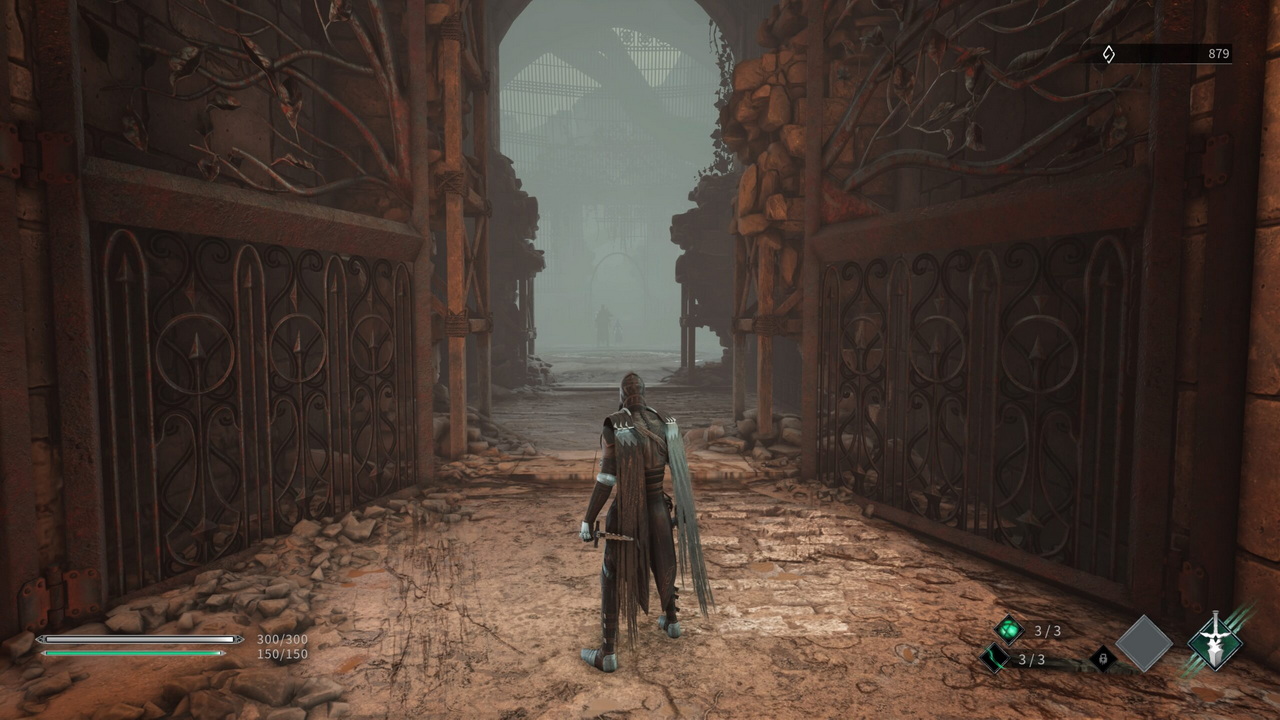
Task: Activate the green feather item icon
Action: click(x=995, y=659)
